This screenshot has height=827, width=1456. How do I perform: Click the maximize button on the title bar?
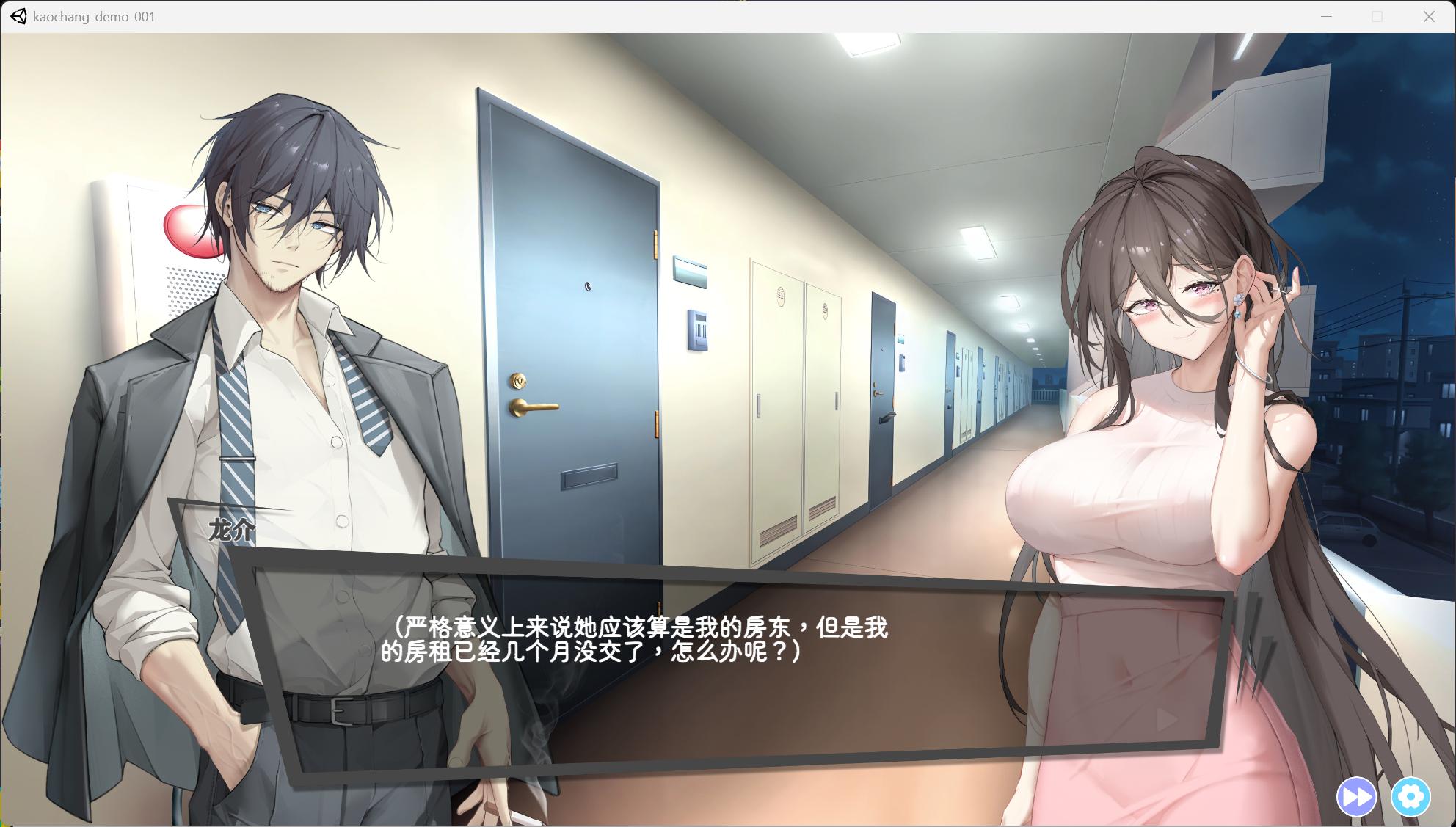pyautogui.click(x=1375, y=15)
